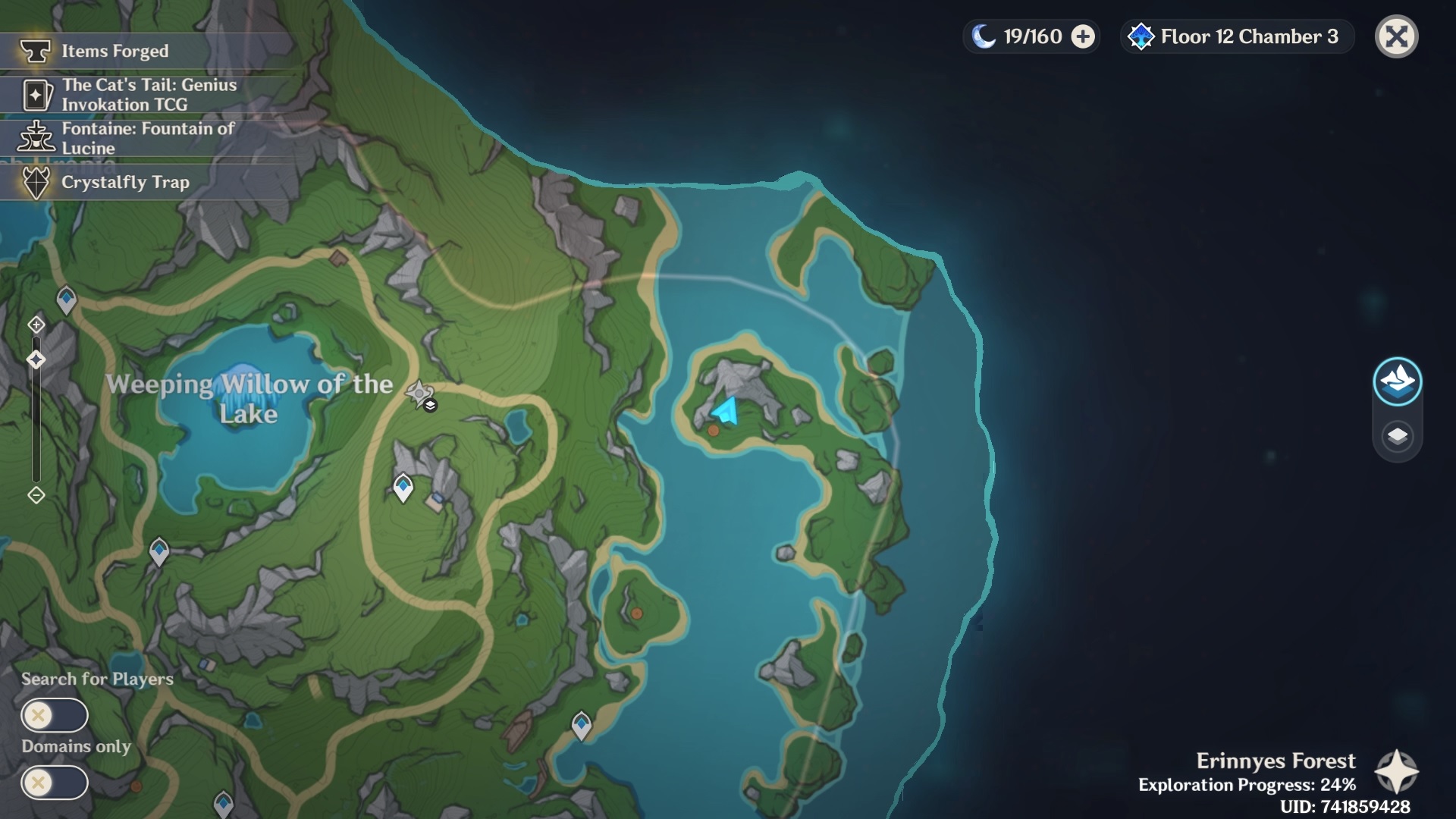Screen dimensions: 1456x819
Task: Open the Crystalfly Trap event
Action: point(125,182)
